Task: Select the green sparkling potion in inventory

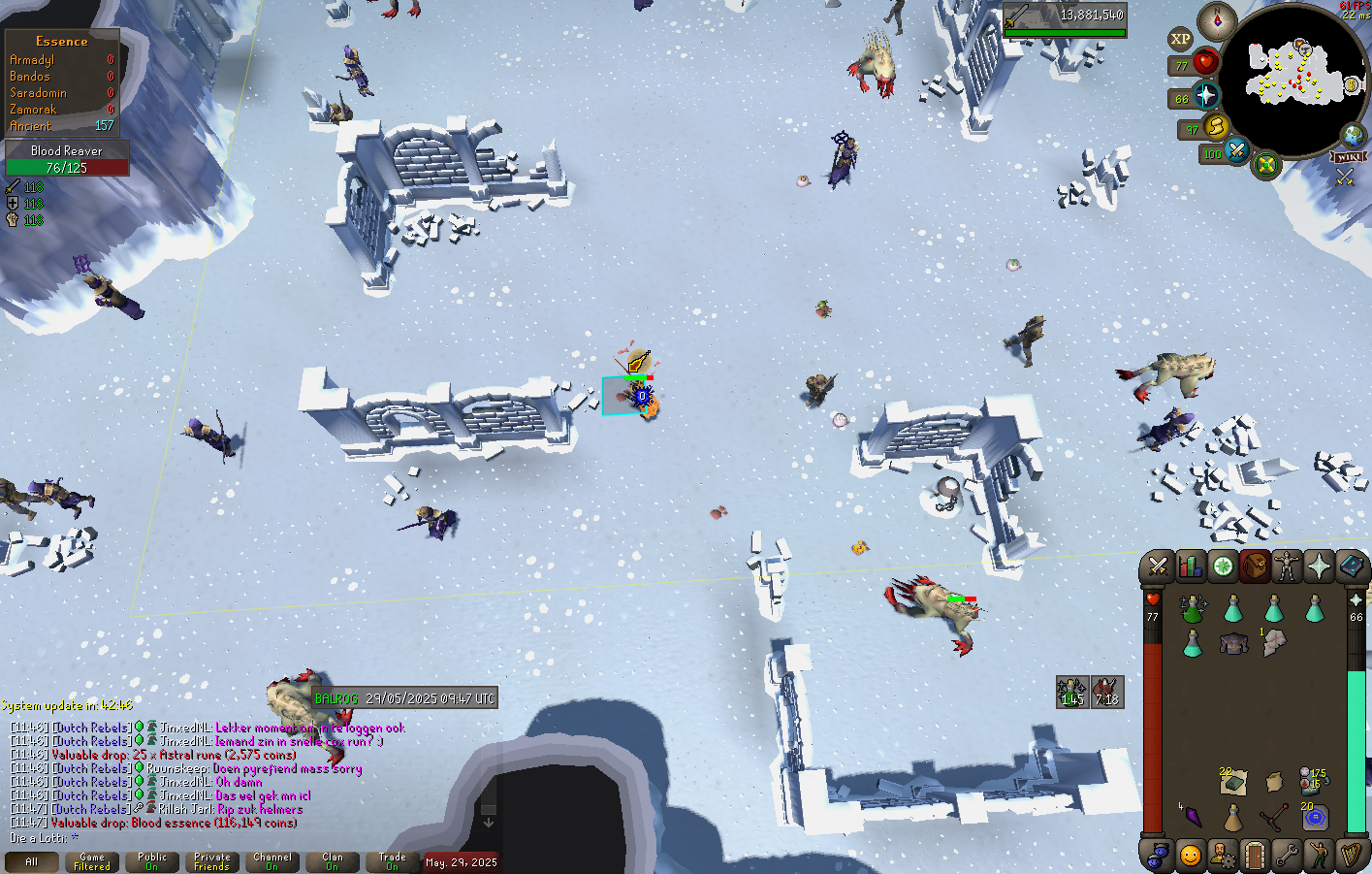Action: pos(1193,609)
